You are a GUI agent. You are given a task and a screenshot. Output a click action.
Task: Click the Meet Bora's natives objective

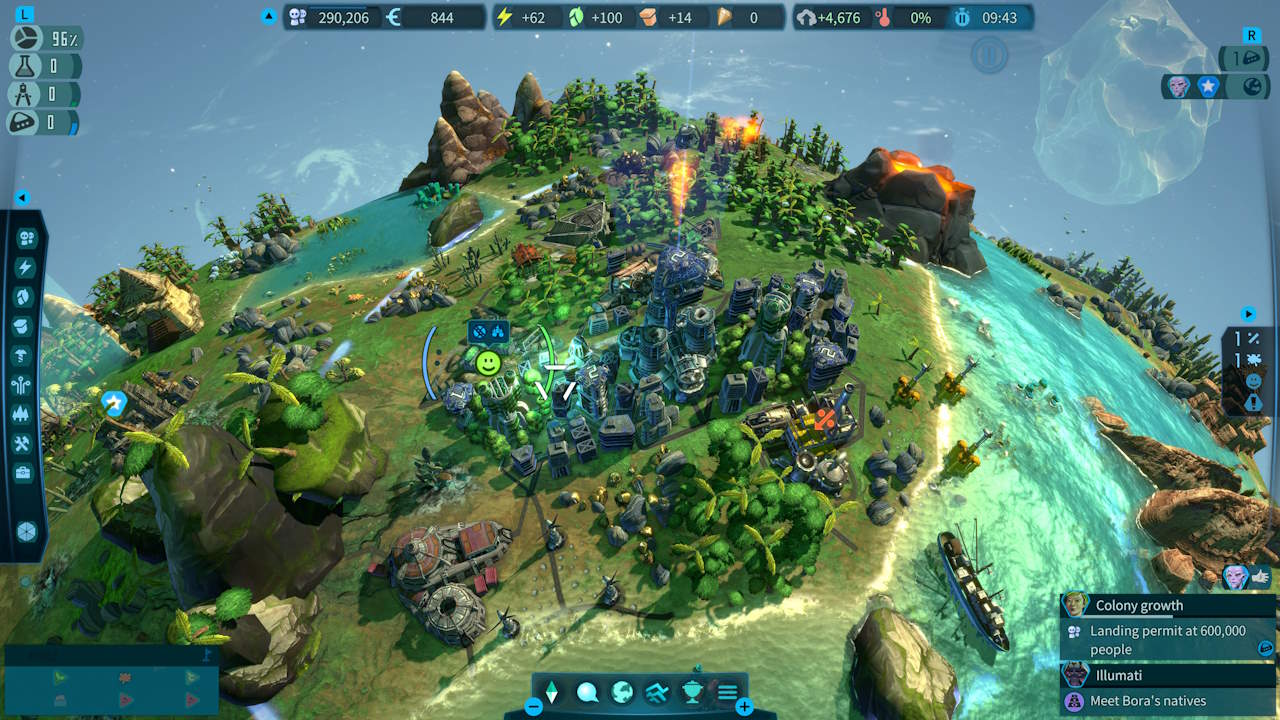[x=1150, y=701]
